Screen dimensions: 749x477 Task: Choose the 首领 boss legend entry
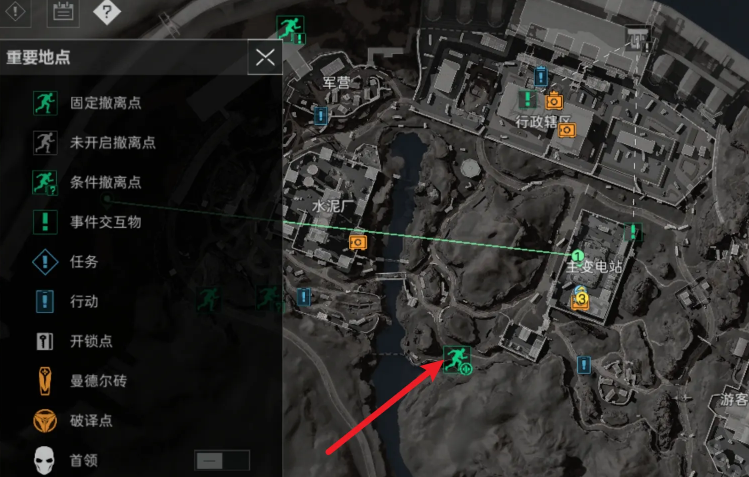84,460
